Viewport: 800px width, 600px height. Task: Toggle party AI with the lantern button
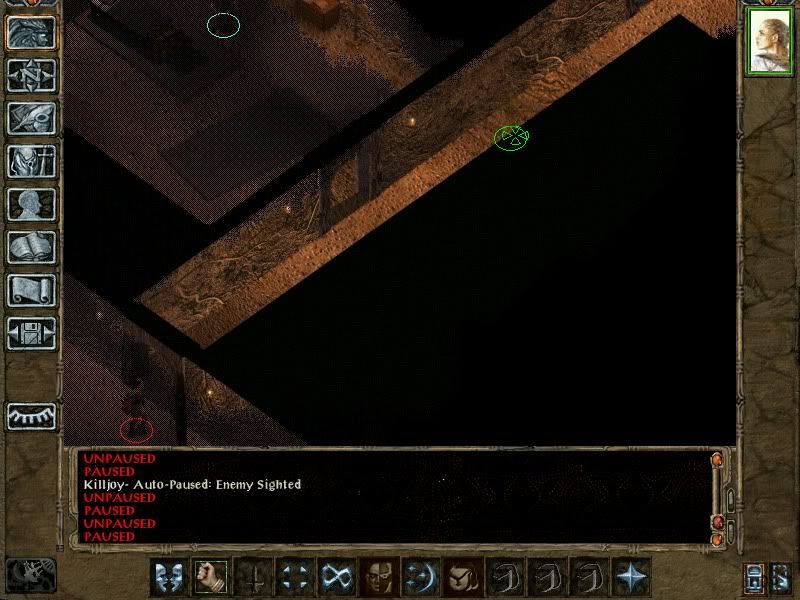pos(782,578)
